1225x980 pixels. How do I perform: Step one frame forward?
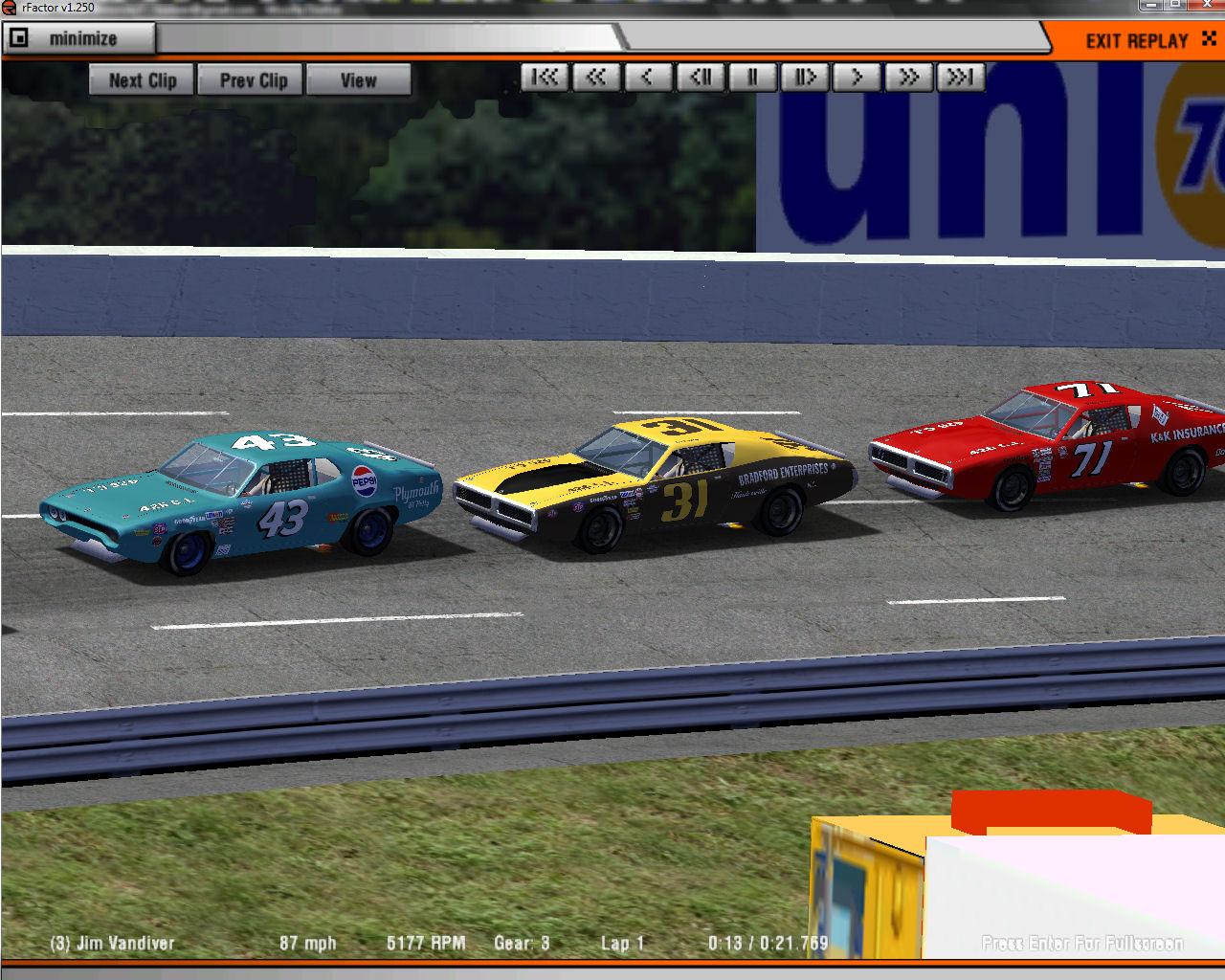click(804, 78)
